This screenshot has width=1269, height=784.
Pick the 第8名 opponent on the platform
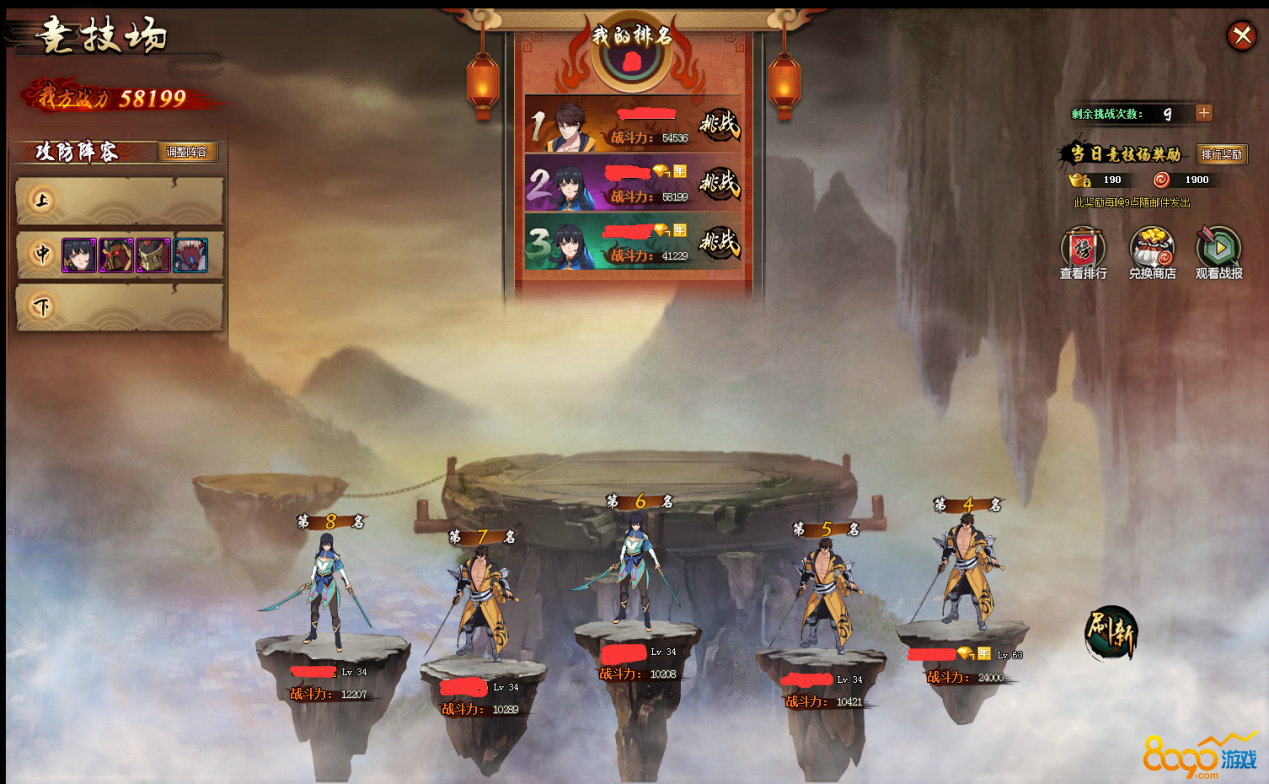(327, 590)
